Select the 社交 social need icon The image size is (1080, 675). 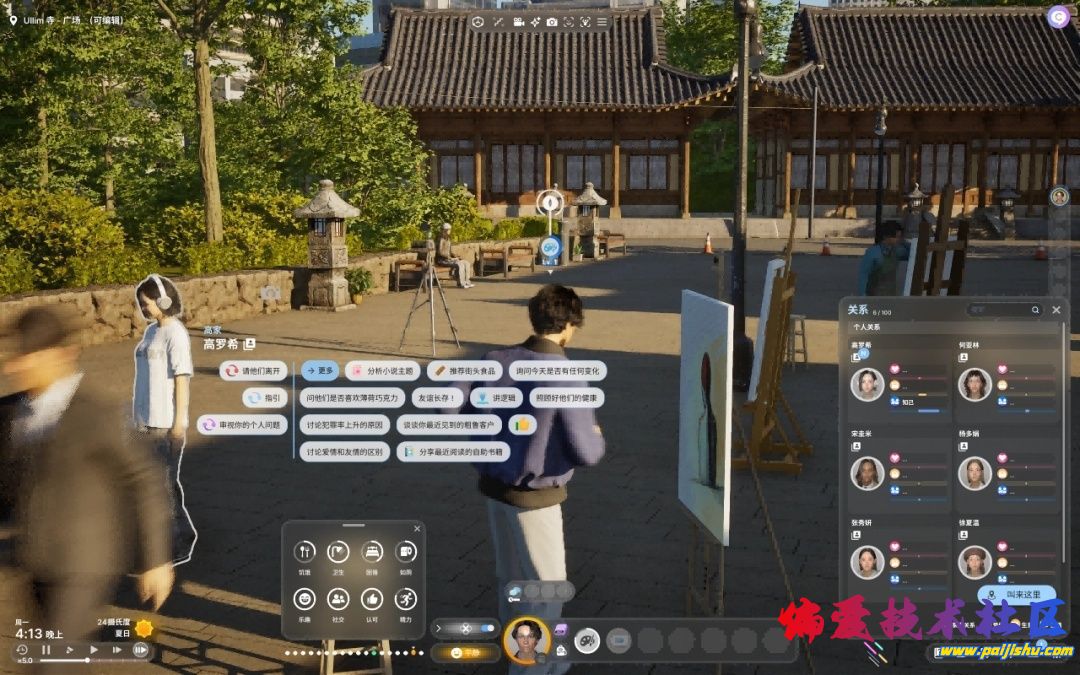tap(339, 599)
